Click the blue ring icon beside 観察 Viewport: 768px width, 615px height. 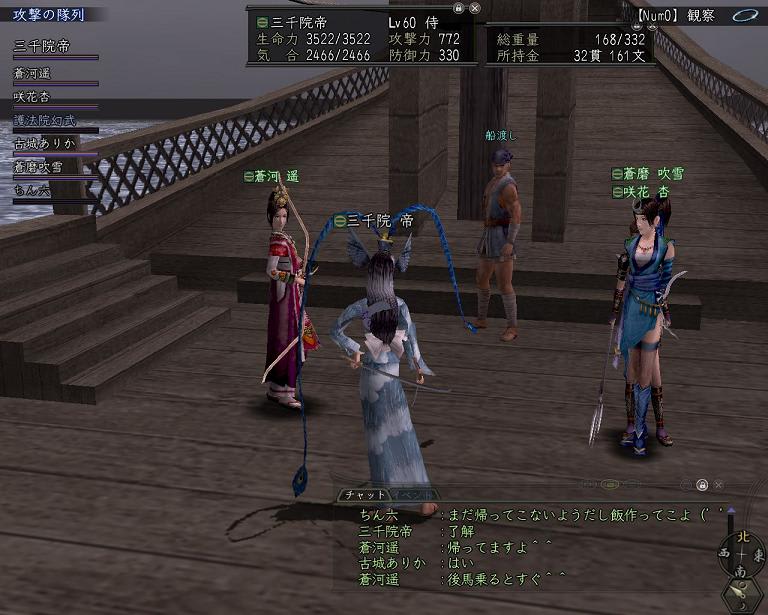click(744, 15)
